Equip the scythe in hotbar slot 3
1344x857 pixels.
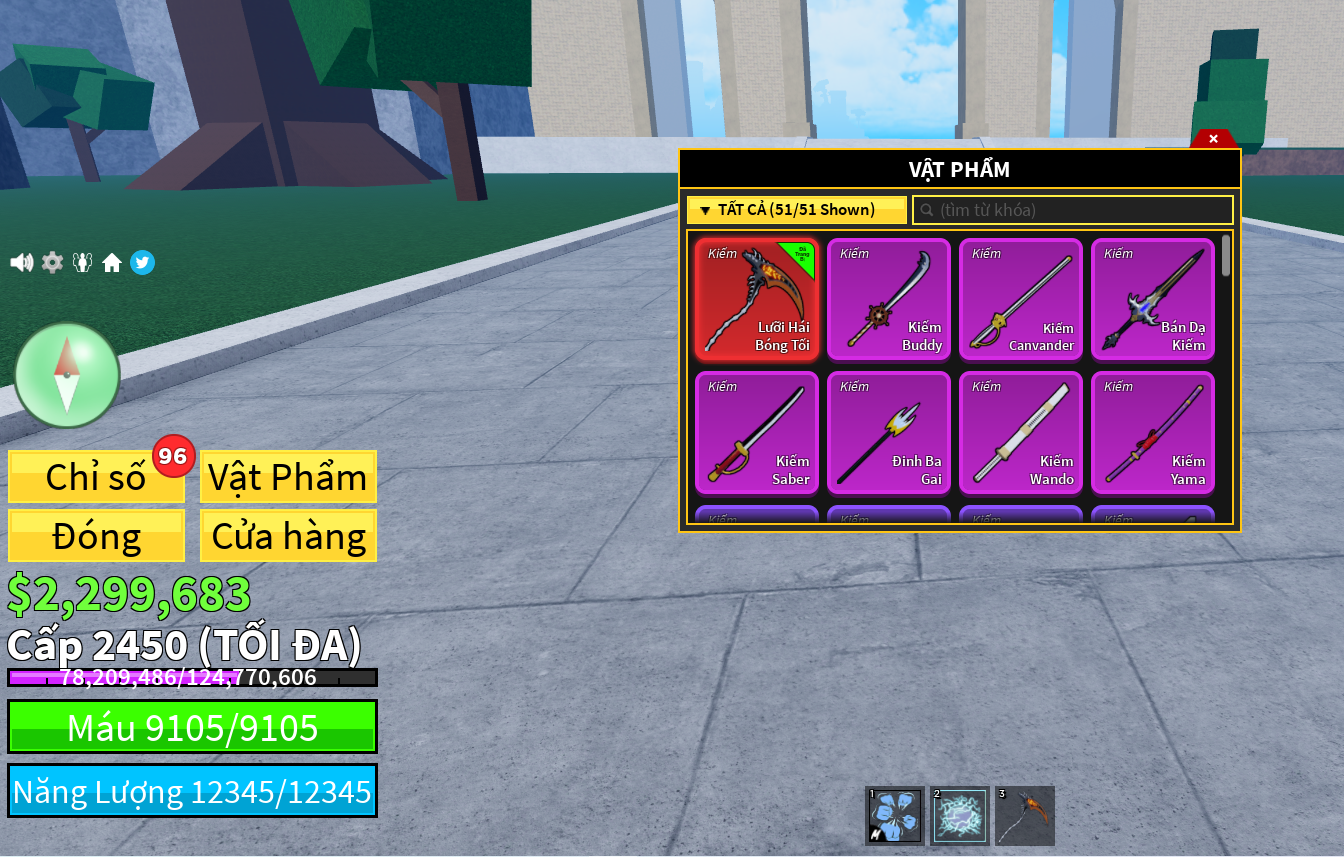[1025, 815]
